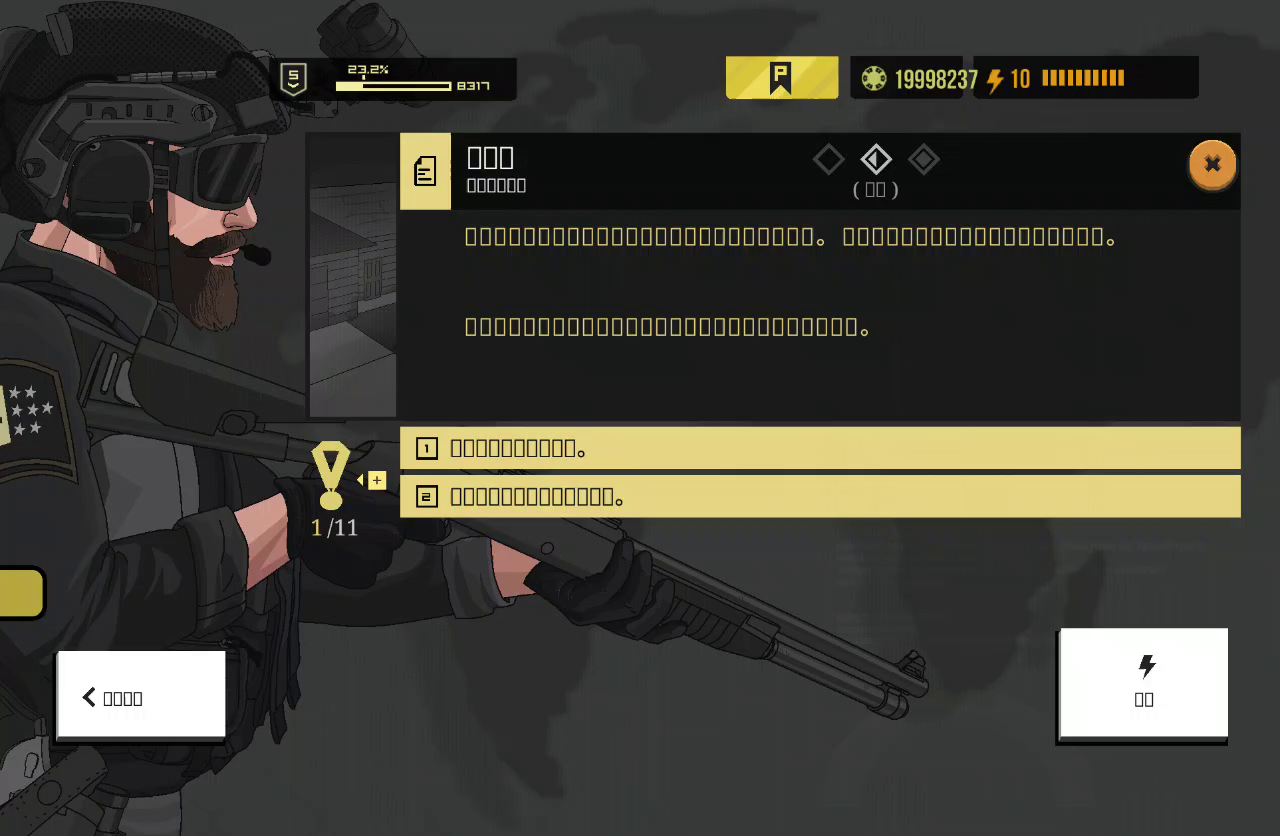Select mission objective row number 1
This screenshot has width=1280, height=836.
(x=820, y=448)
